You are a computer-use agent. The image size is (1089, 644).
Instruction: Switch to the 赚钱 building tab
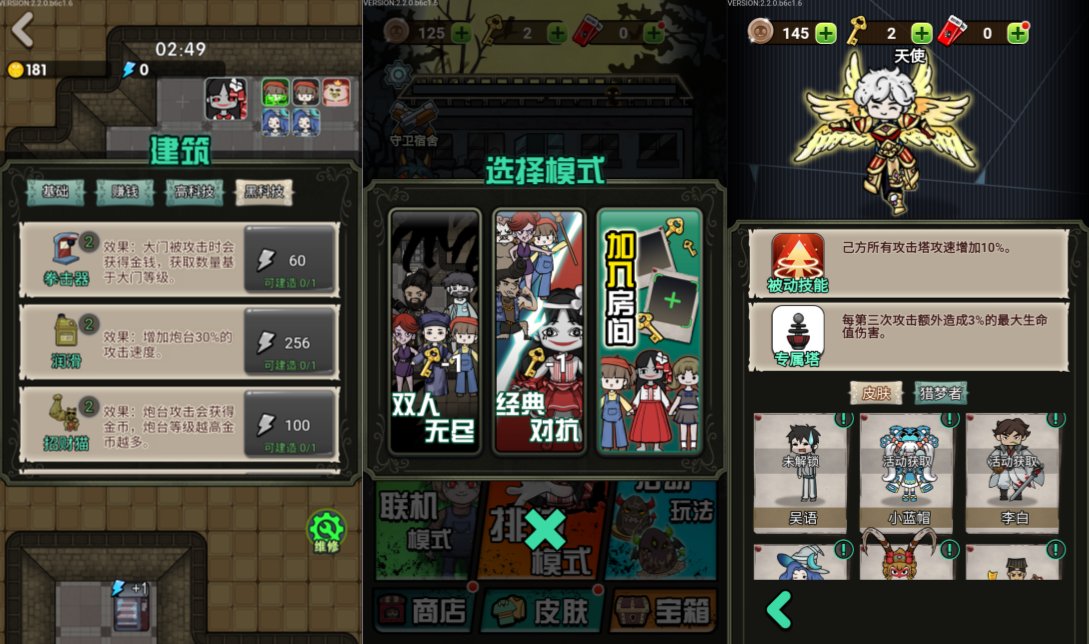[x=125, y=192]
